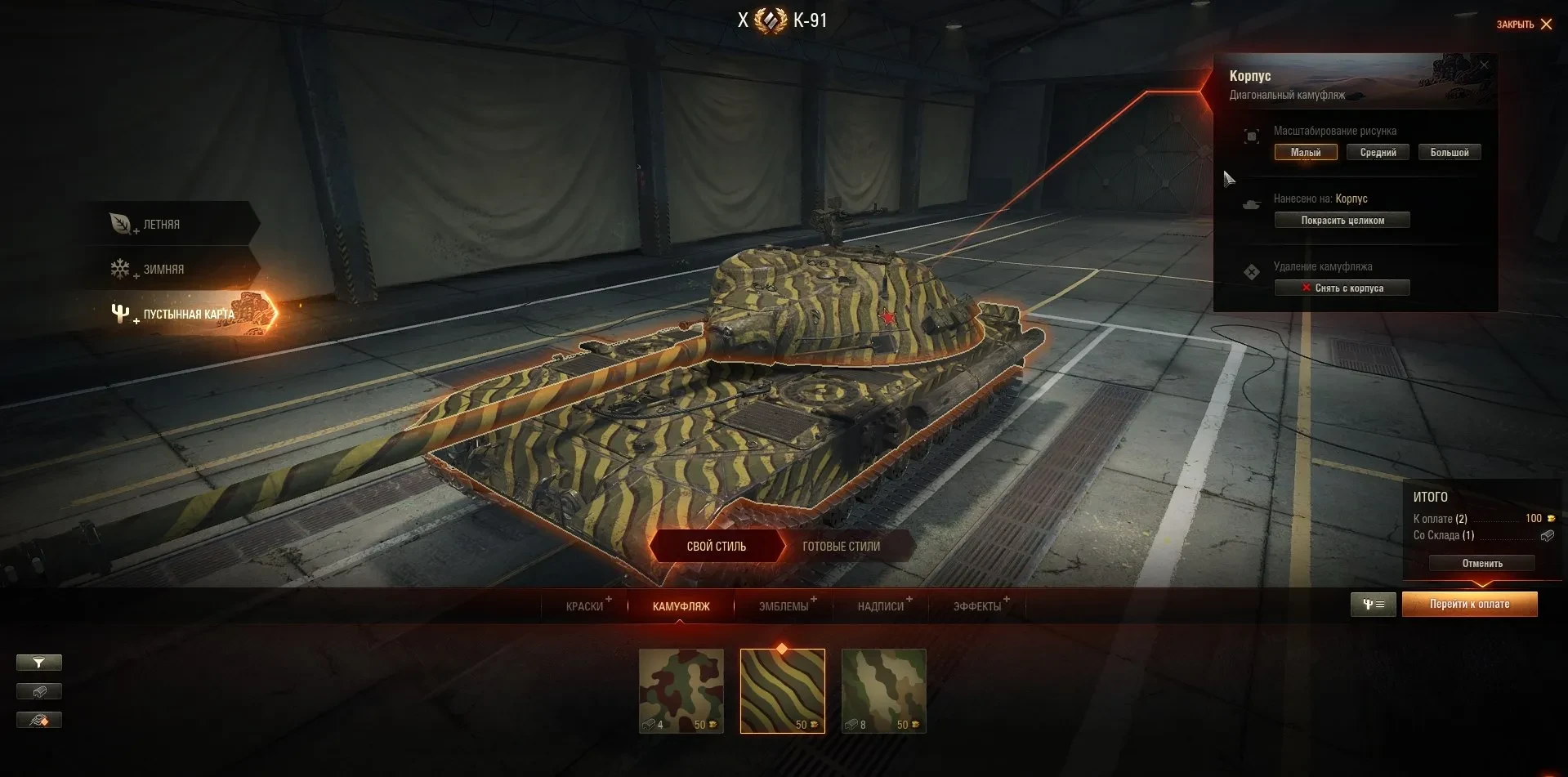This screenshot has height=777, width=1568.
Task: Switch to the ЗИМНЯЯ winter map
Action: [163, 270]
